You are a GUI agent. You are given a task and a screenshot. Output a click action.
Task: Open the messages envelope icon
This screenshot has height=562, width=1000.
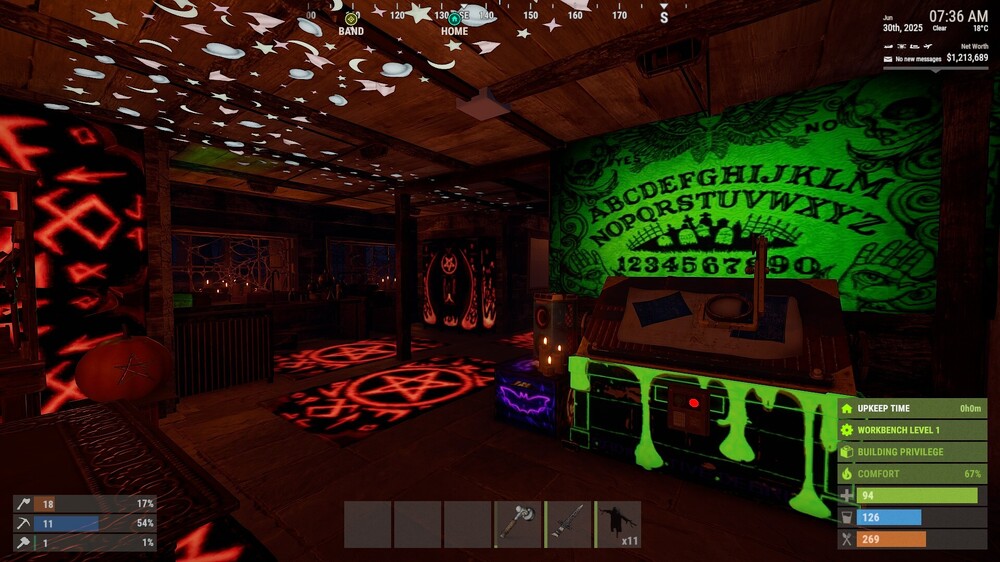click(x=887, y=59)
